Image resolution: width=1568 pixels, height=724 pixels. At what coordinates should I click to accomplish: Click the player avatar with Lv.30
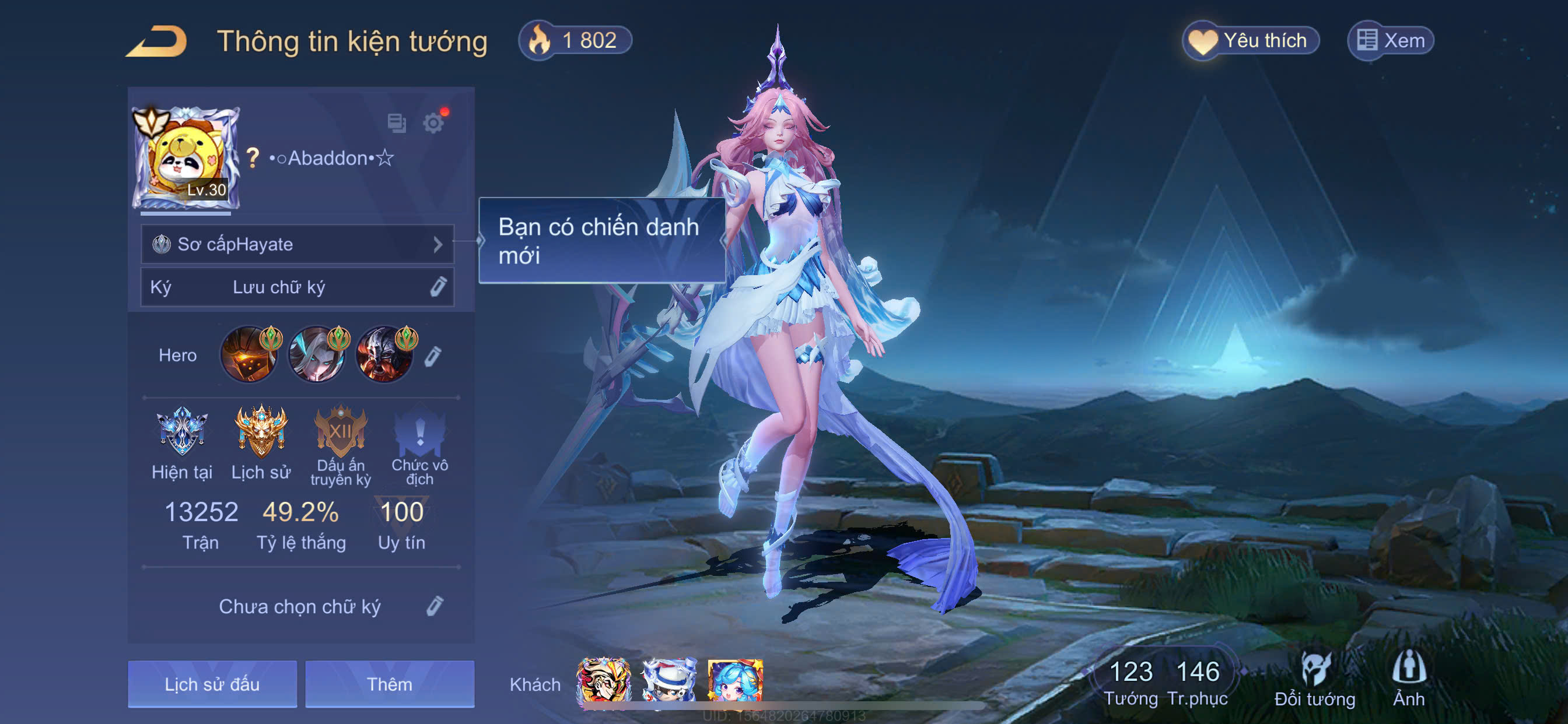[x=185, y=157]
